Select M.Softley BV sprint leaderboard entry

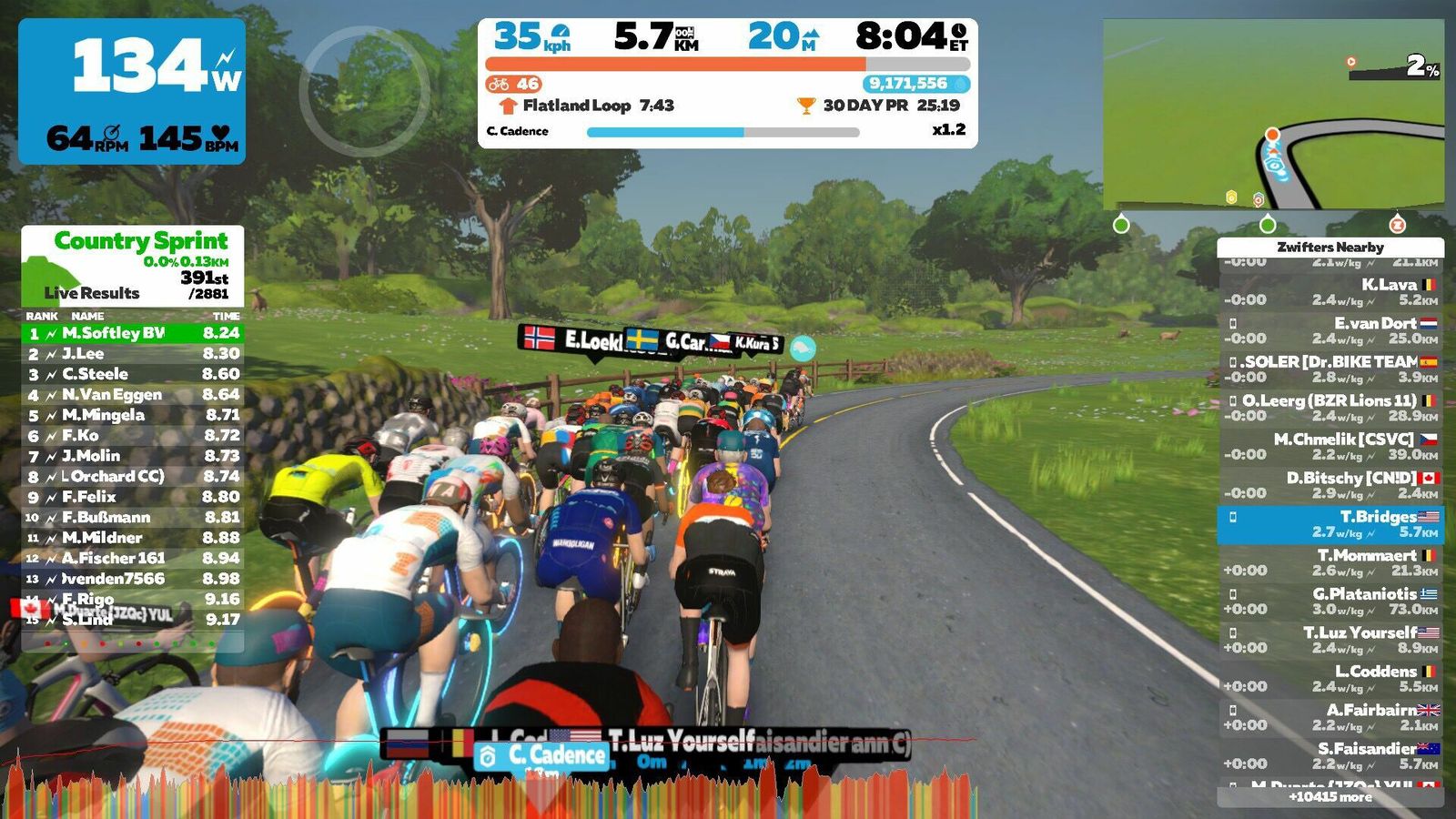point(133,333)
